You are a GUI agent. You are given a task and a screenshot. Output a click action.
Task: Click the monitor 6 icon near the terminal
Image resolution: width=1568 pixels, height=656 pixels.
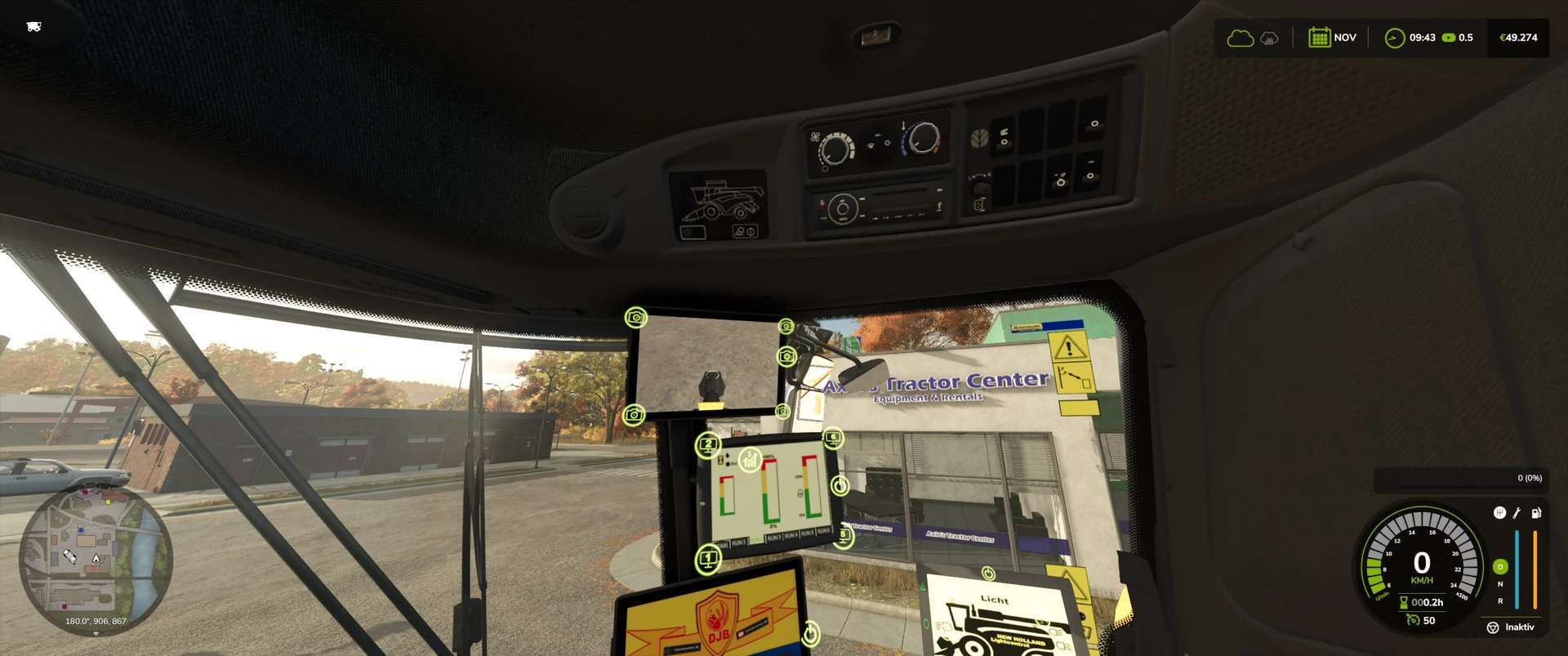[833, 436]
